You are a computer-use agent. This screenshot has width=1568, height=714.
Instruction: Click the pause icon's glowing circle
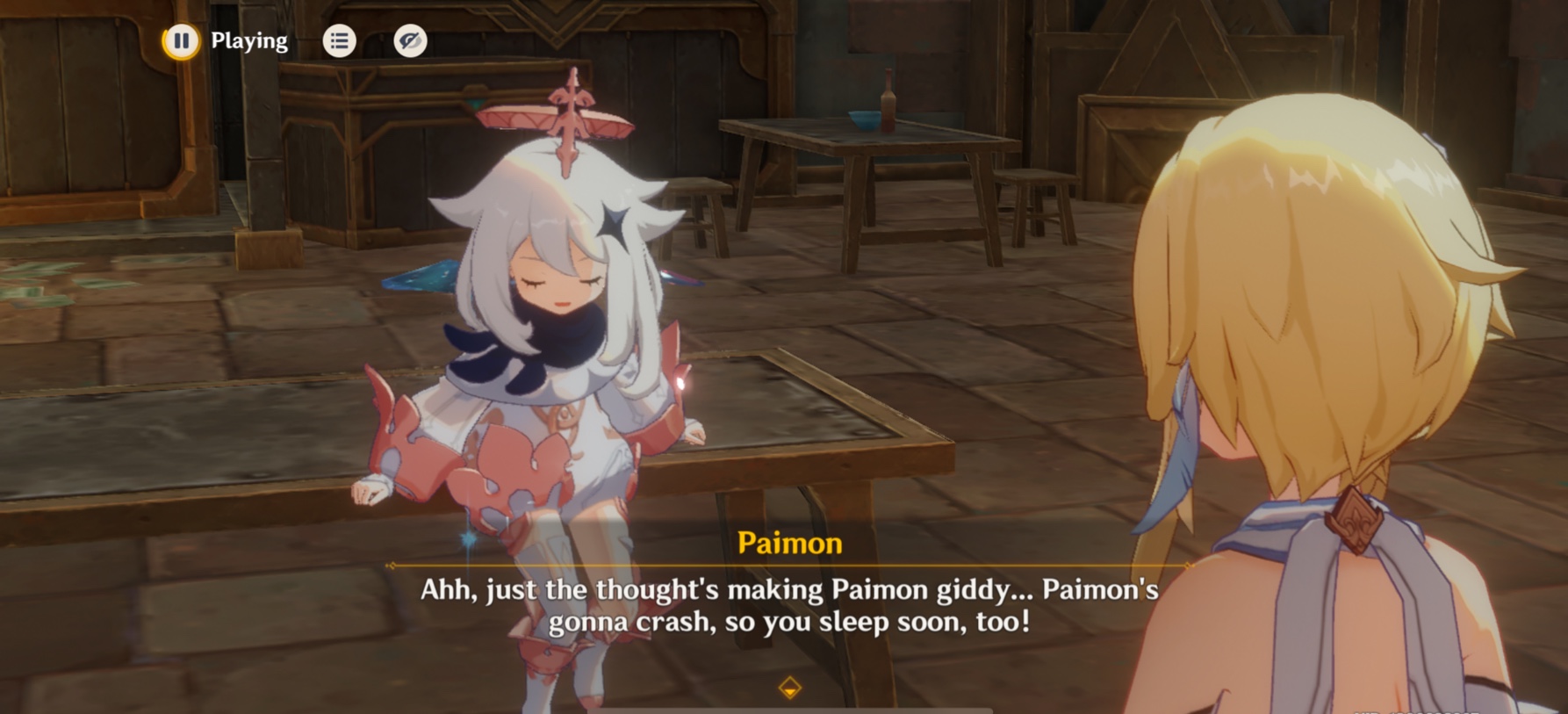180,40
